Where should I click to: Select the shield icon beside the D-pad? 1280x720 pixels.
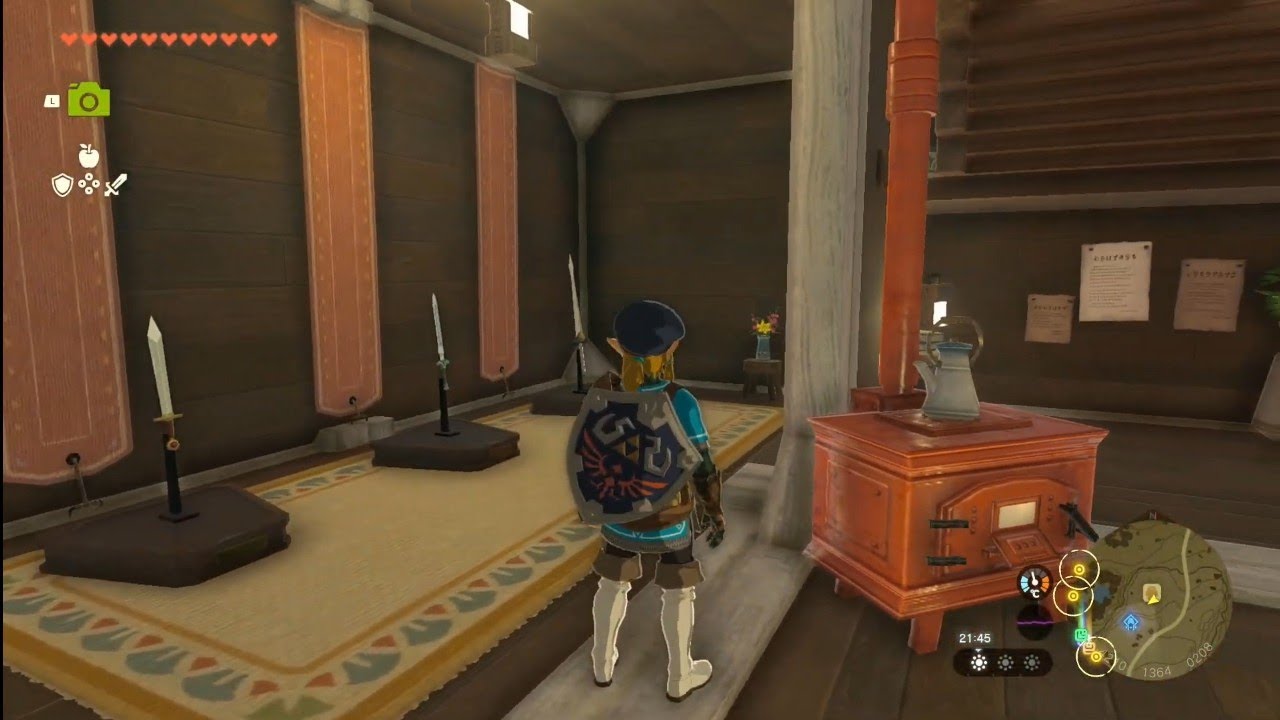pyautogui.click(x=62, y=185)
